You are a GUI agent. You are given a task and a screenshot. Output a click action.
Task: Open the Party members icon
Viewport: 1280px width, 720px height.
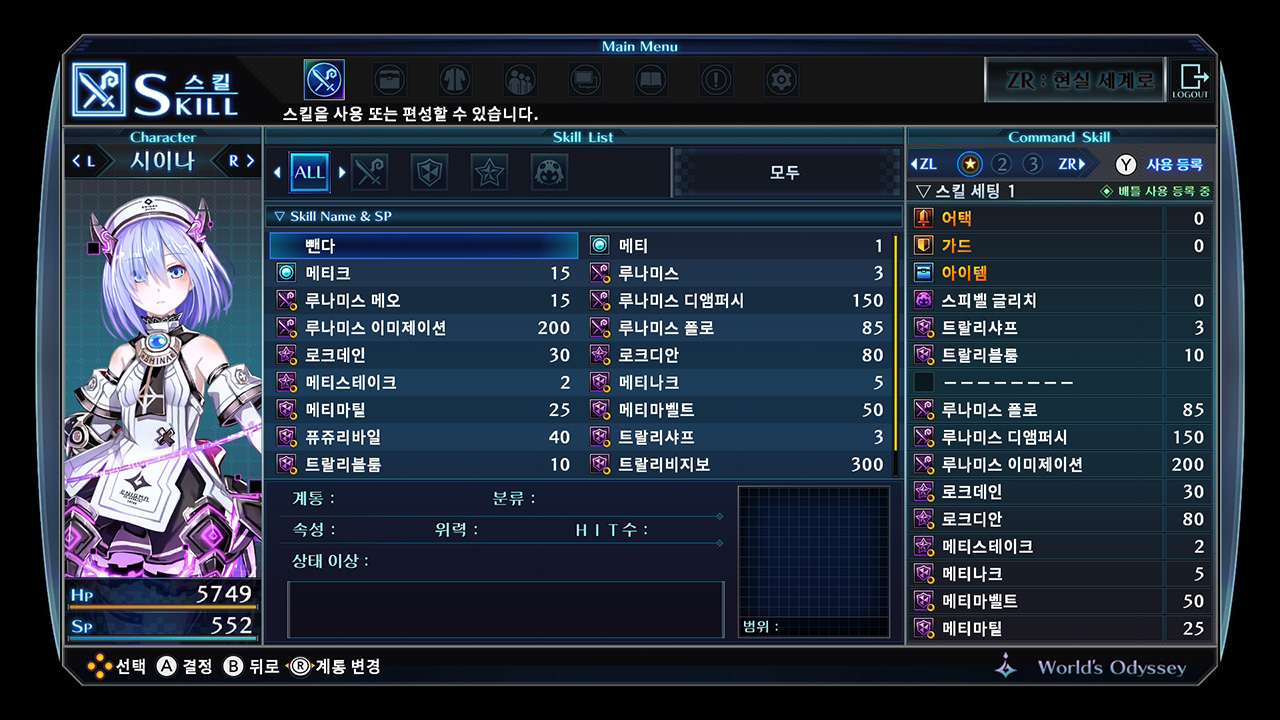519,80
